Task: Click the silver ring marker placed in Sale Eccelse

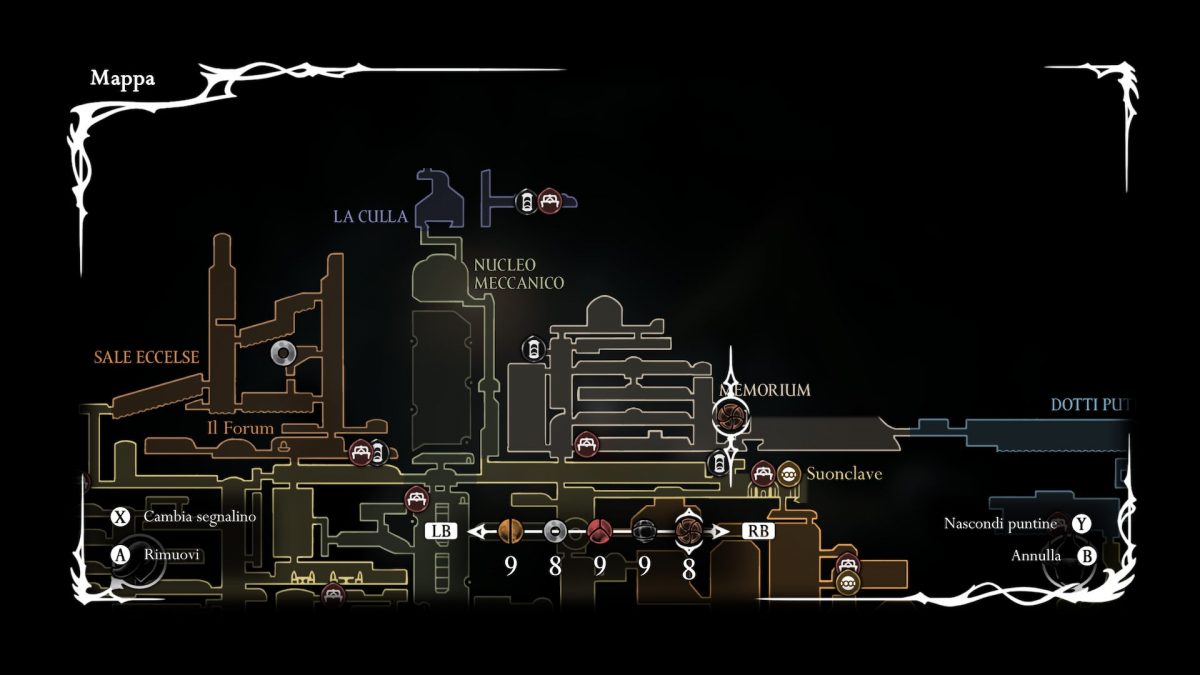Action: coord(283,352)
